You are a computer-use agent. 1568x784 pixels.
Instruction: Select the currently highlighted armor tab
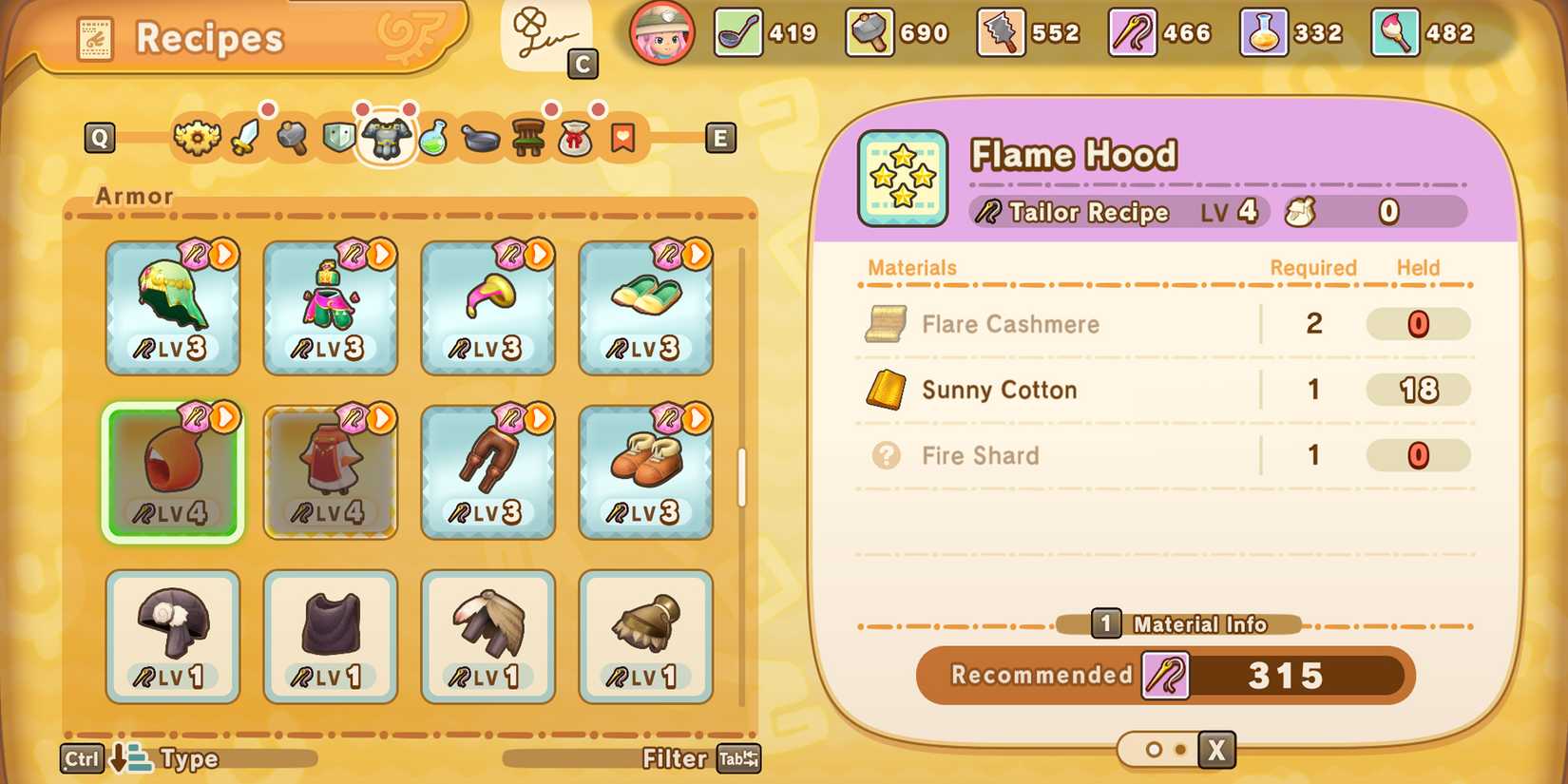coord(388,138)
